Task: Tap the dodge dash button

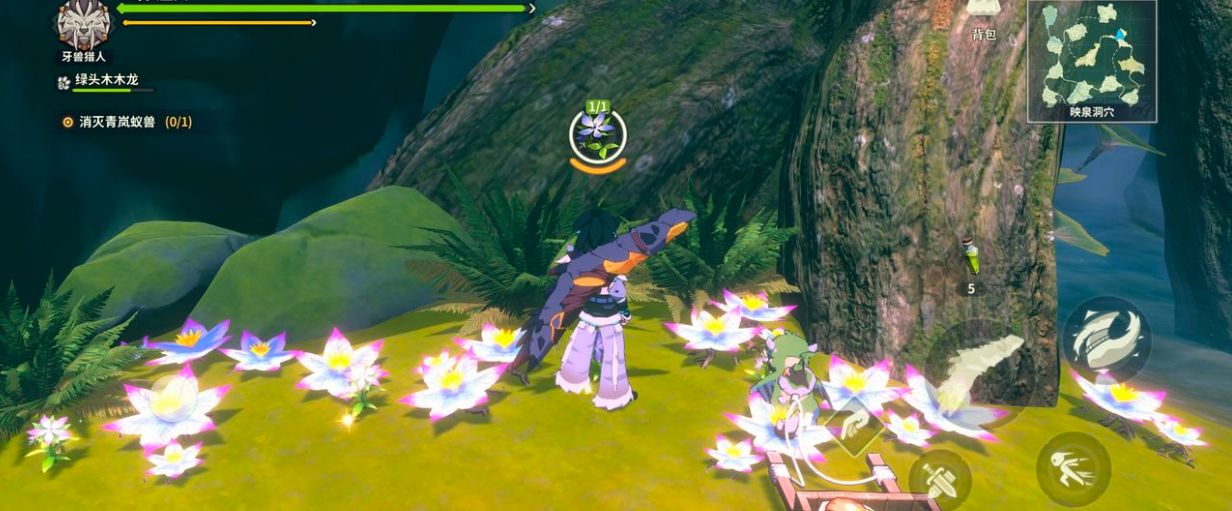Action: 1072,468
